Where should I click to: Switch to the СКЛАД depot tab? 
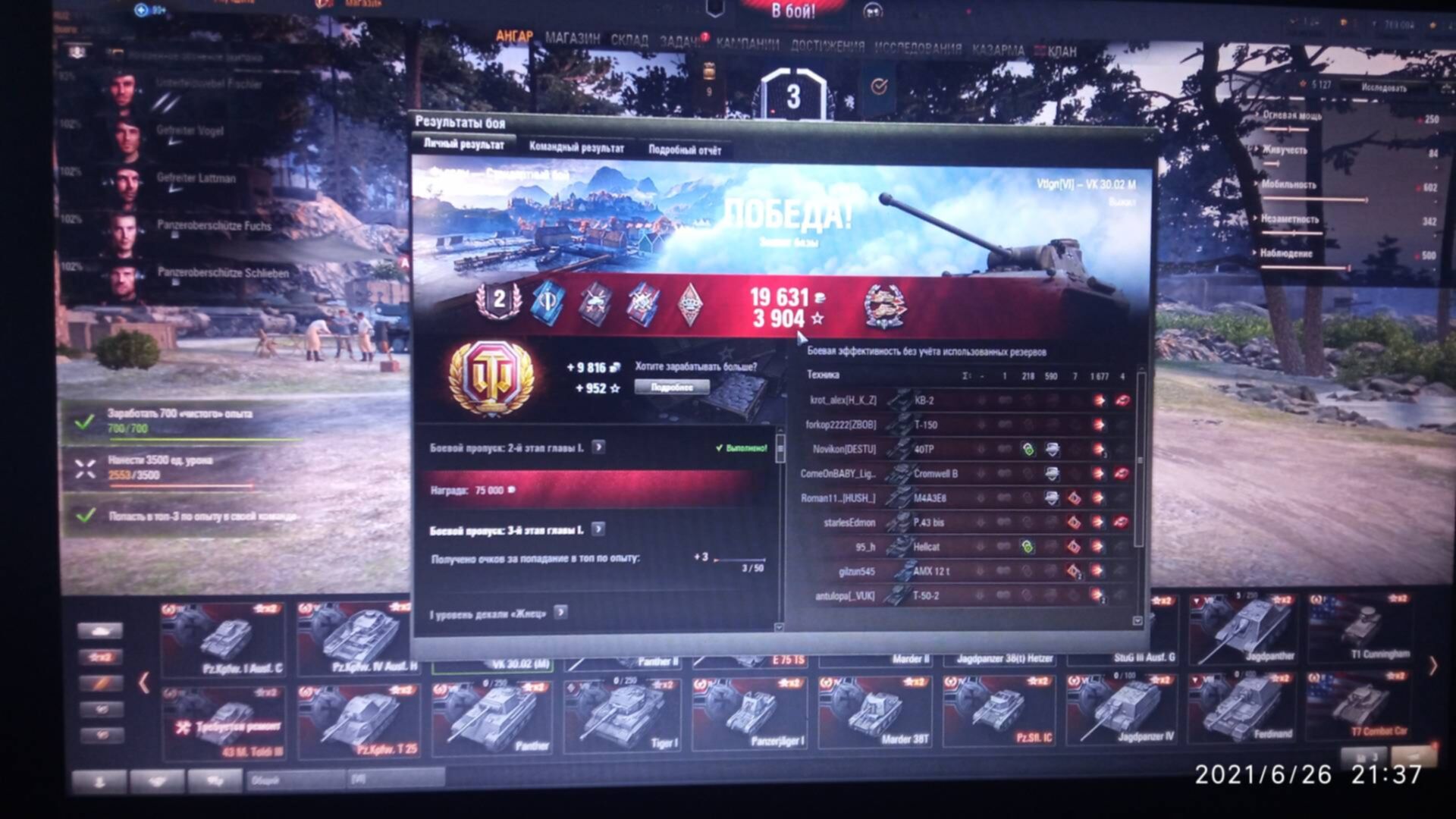tap(629, 40)
